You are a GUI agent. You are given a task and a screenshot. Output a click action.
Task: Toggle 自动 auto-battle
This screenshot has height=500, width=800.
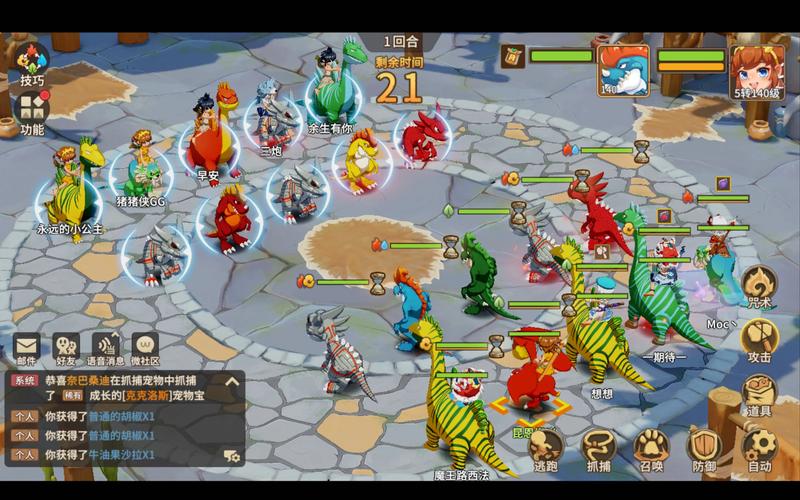759,448
